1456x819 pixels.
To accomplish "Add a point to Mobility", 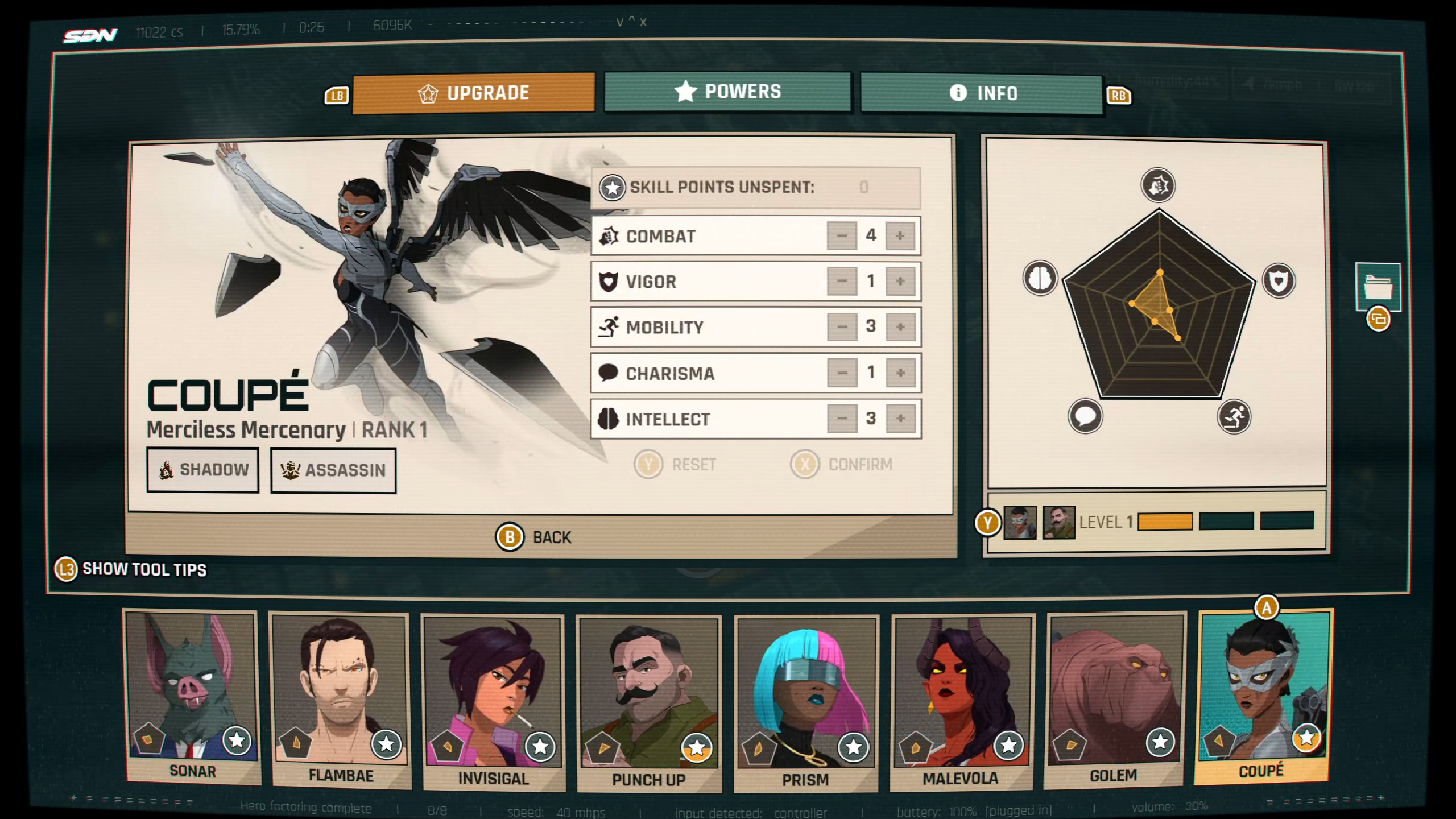I will click(900, 327).
